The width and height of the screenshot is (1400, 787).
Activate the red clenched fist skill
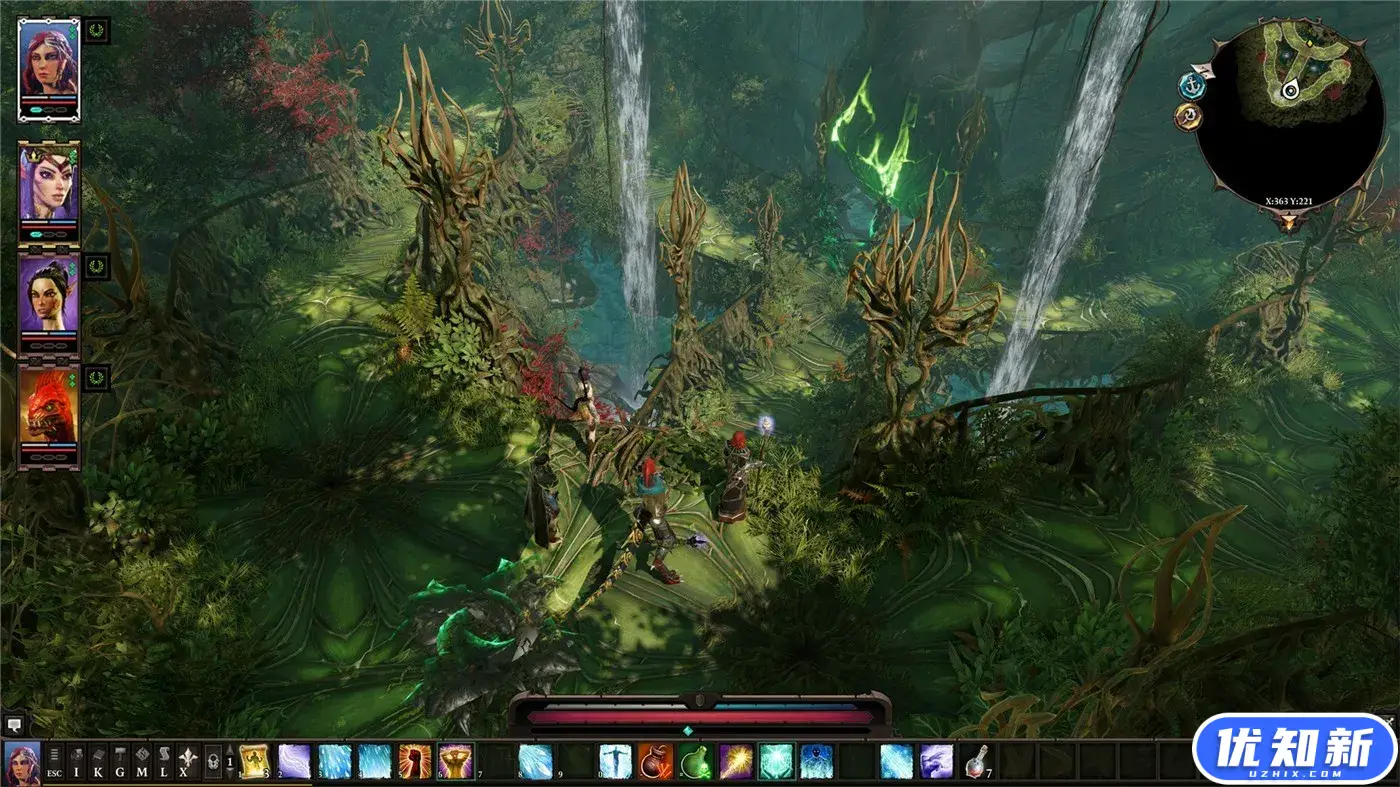pyautogui.click(x=415, y=761)
